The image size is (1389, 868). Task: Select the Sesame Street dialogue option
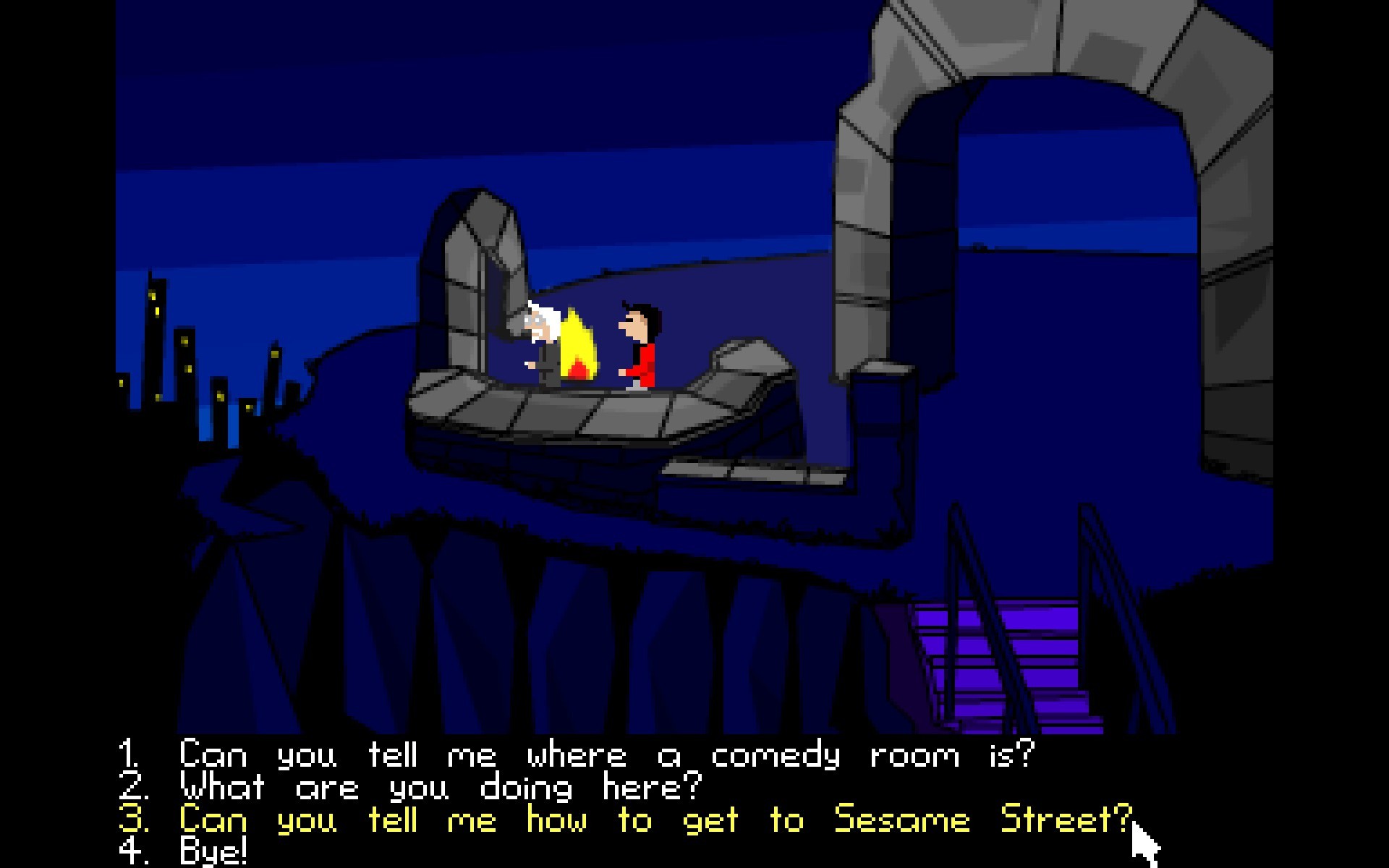[x=655, y=820]
